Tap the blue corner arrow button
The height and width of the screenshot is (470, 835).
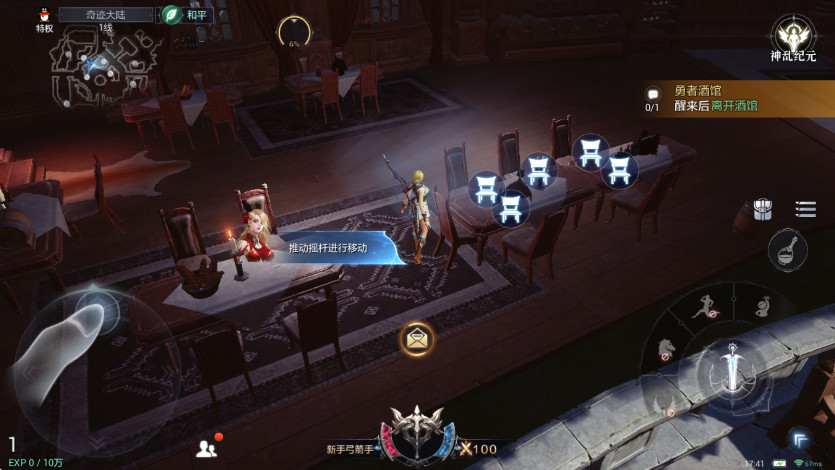pyautogui.click(x=800, y=437)
